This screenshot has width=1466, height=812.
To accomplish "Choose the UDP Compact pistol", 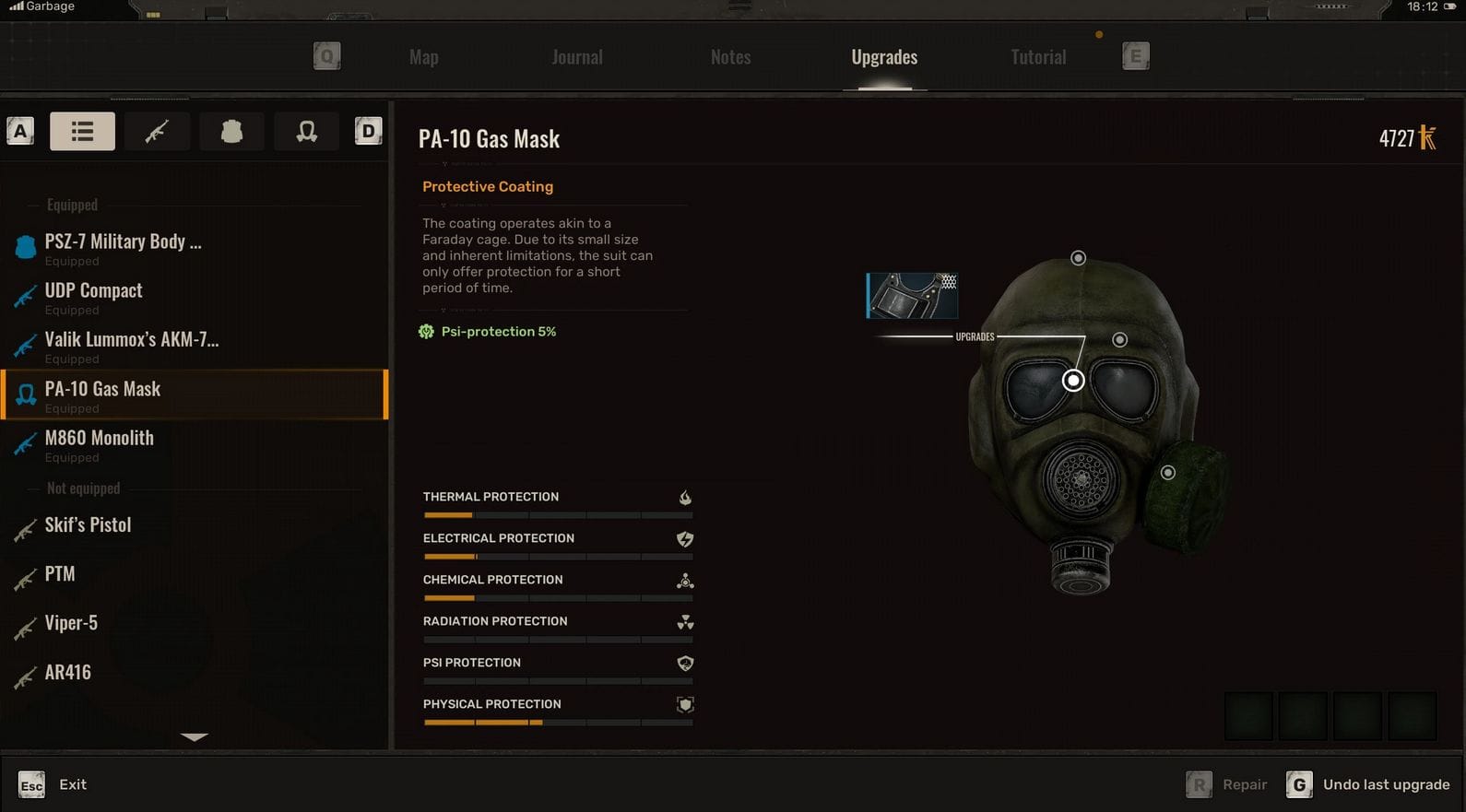I will [94, 291].
